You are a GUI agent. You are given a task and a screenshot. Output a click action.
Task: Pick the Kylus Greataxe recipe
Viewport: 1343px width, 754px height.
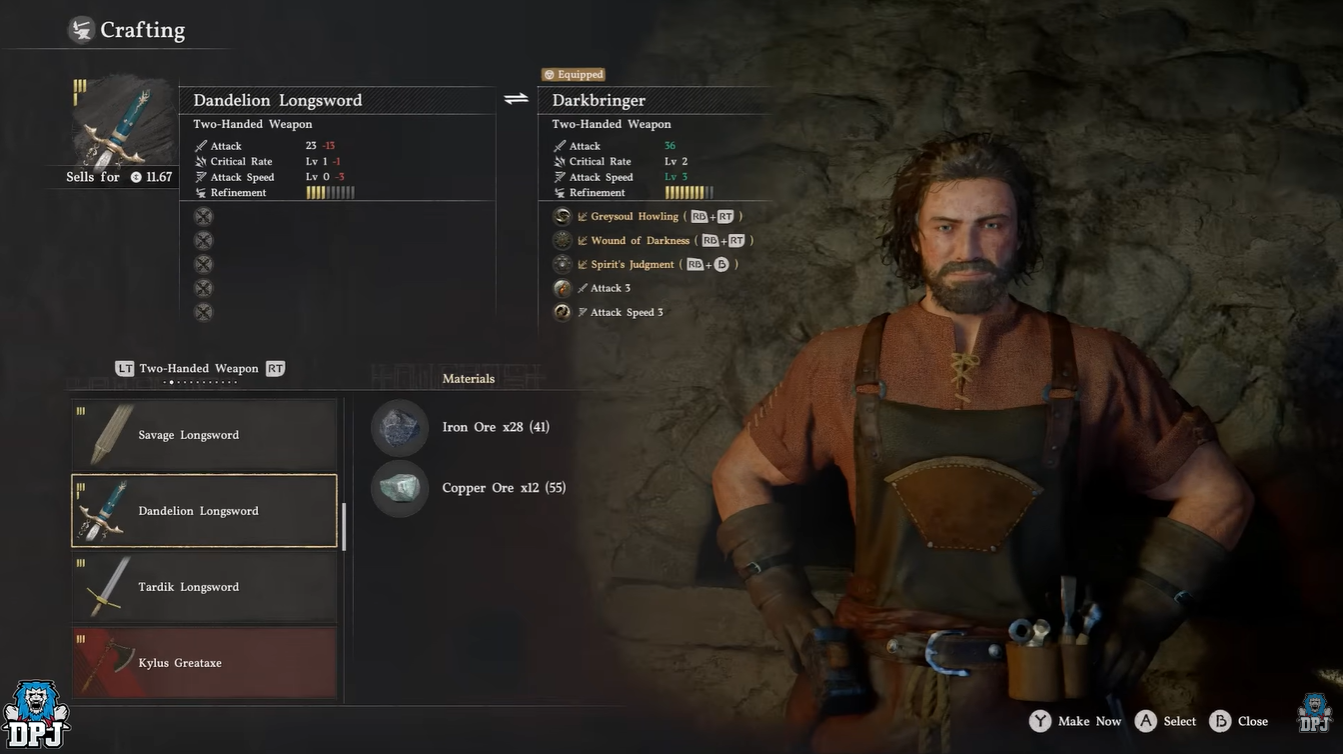coord(204,662)
